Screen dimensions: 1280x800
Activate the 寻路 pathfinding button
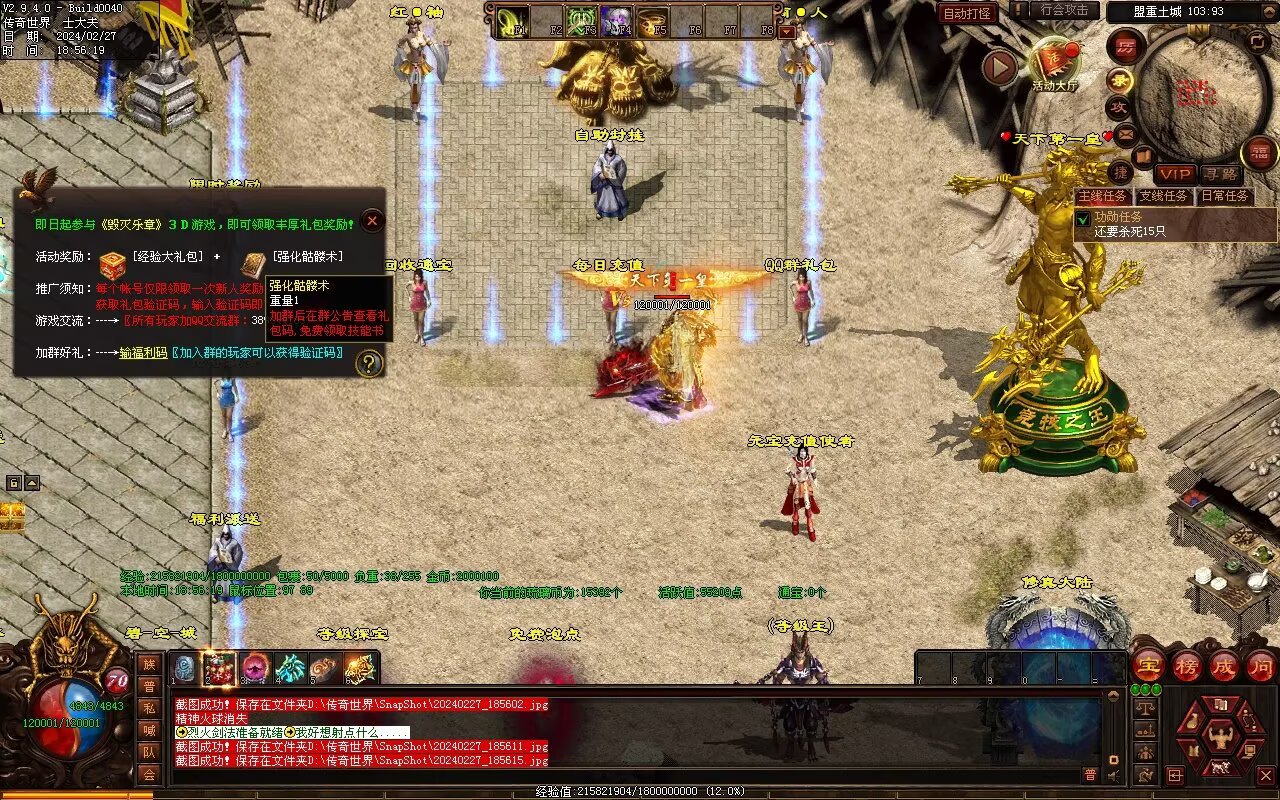1219,175
